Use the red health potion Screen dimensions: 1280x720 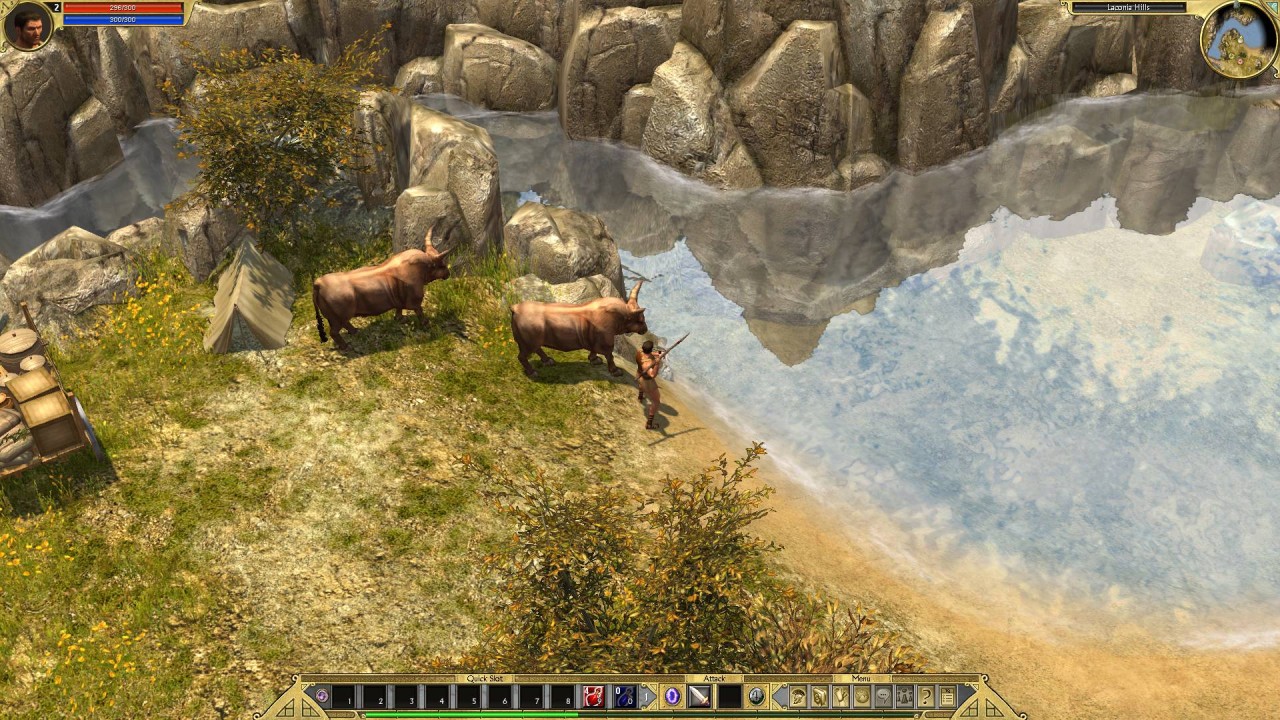click(594, 696)
